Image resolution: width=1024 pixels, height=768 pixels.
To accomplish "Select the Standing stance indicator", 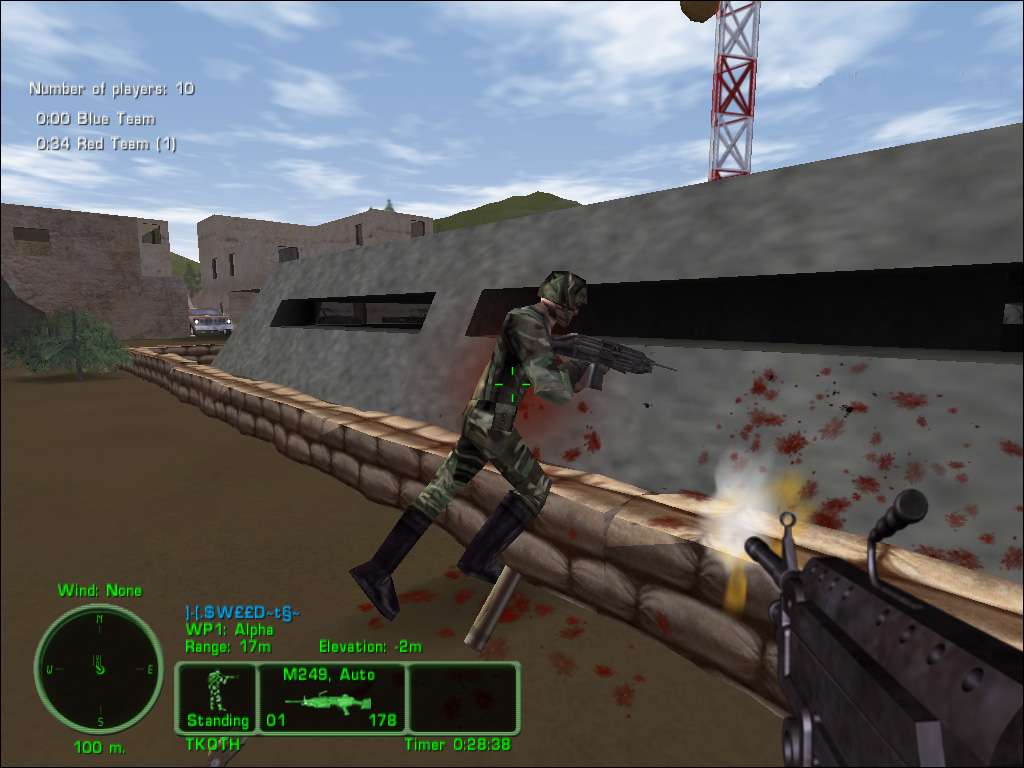I will coord(217,697).
